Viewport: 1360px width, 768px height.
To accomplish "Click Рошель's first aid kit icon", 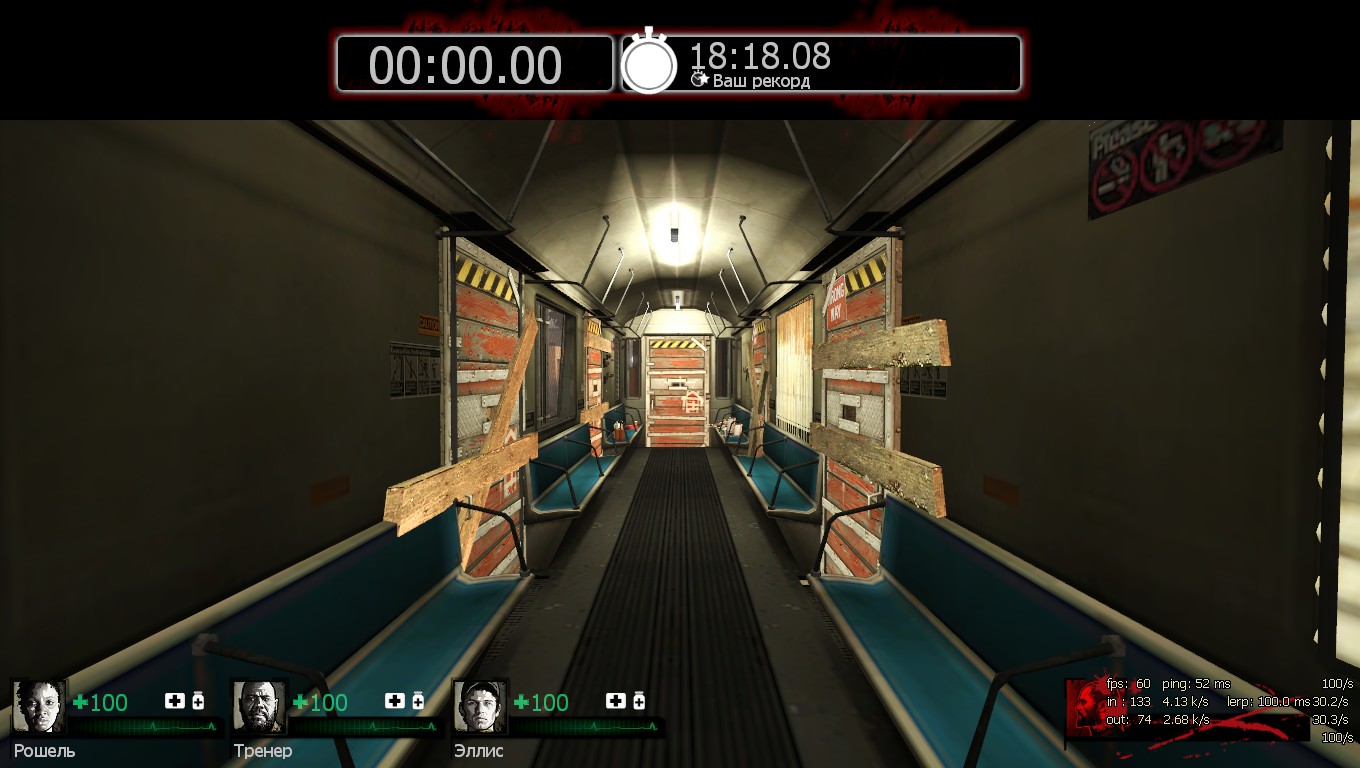I will pyautogui.click(x=175, y=701).
